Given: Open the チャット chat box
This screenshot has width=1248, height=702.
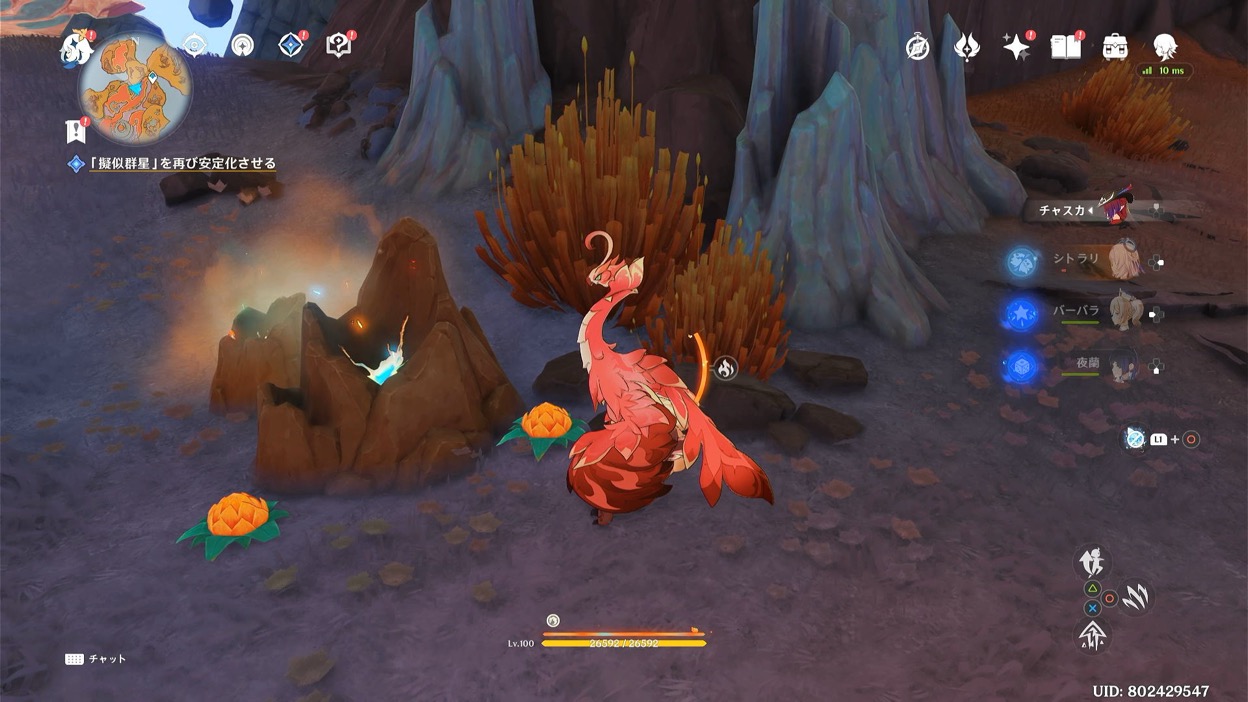Looking at the screenshot, I should click(x=96, y=659).
